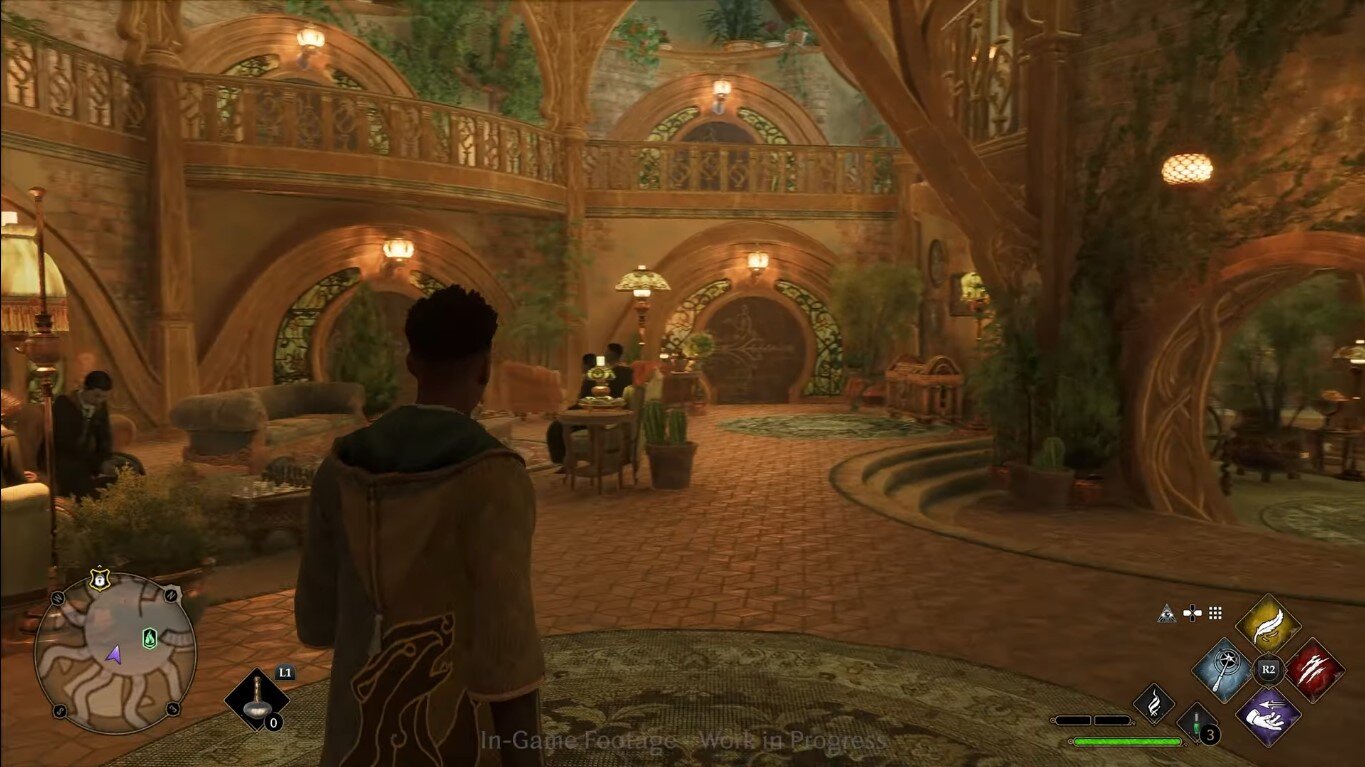Select the blue Accio spell icon
This screenshot has height=767, width=1365.
1221,670
